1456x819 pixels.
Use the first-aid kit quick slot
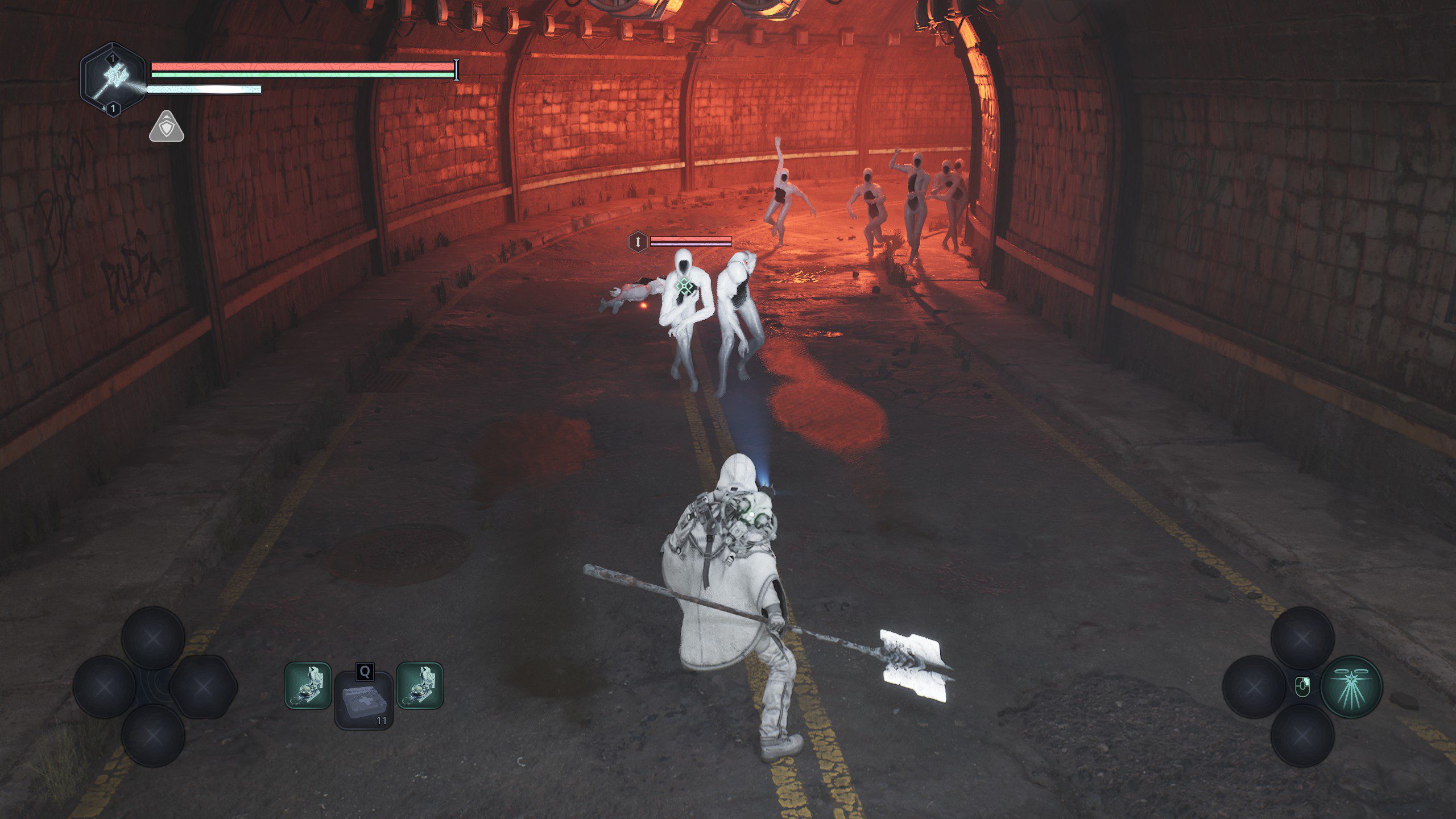[363, 700]
